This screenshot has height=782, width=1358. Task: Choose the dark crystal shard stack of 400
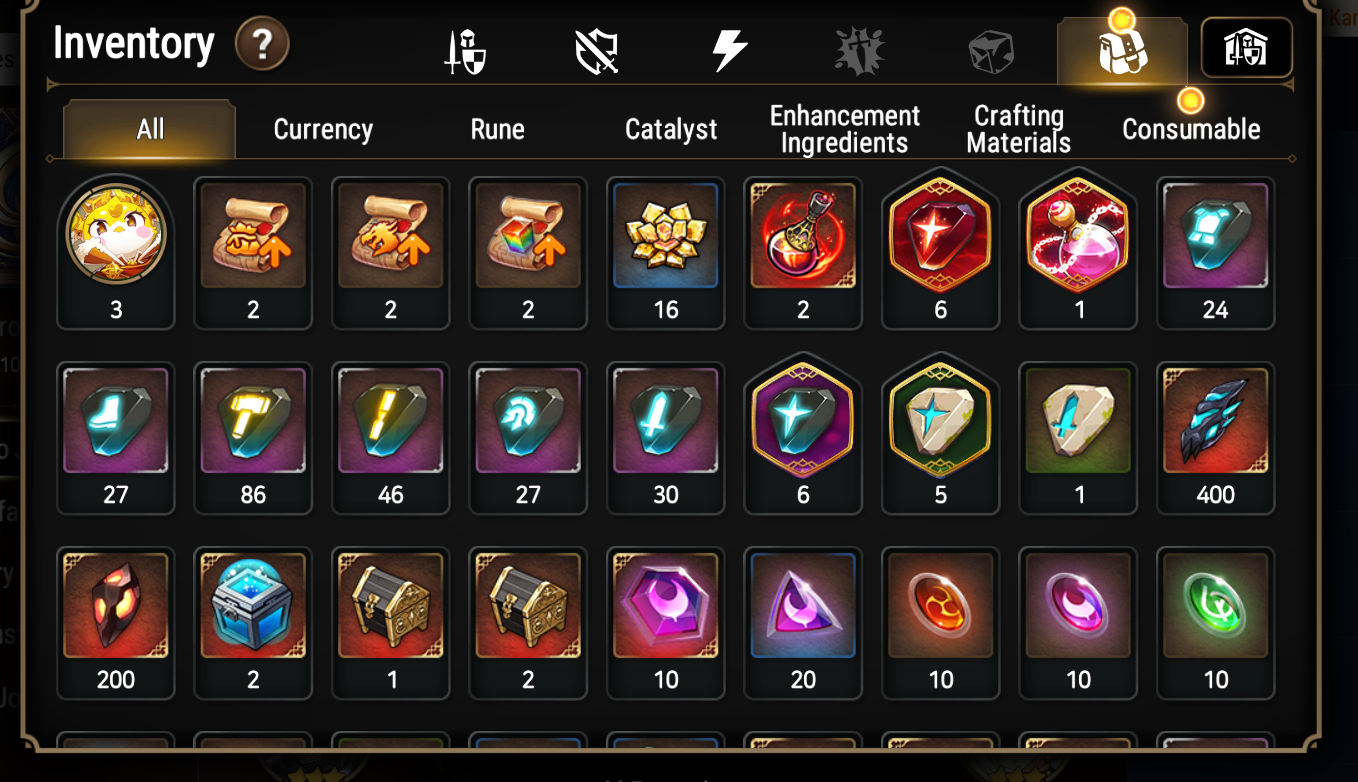coord(1215,420)
